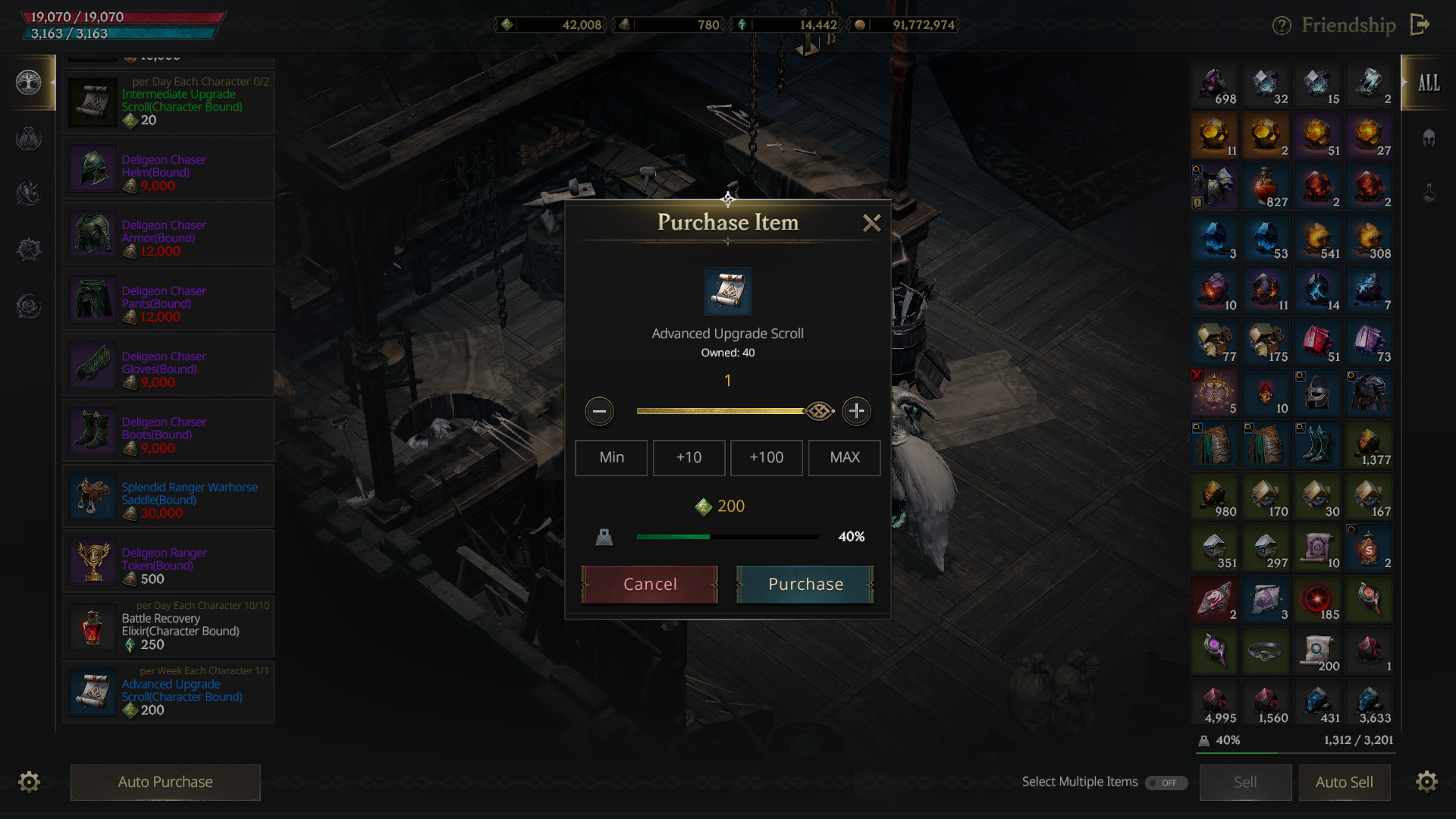Viewport: 1456px width, 819px height.
Task: Open the help question mark icon
Action: 1281,26
